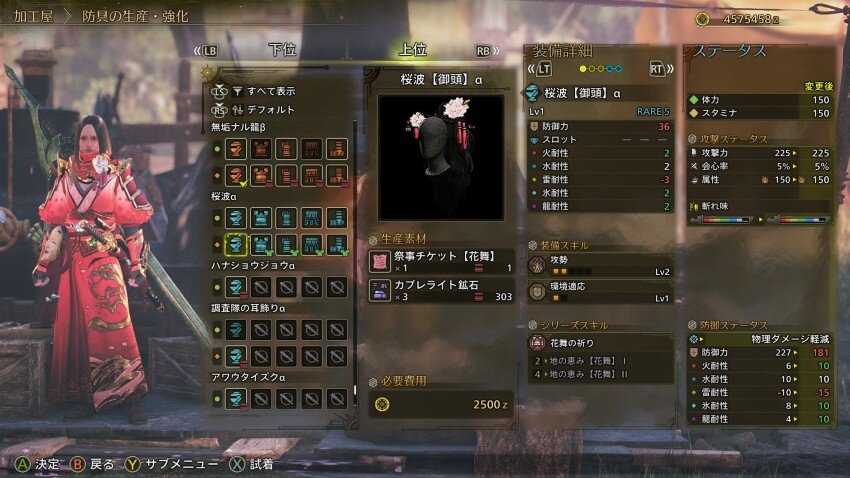Switch to the 上位 (high rank) tab

point(412,51)
